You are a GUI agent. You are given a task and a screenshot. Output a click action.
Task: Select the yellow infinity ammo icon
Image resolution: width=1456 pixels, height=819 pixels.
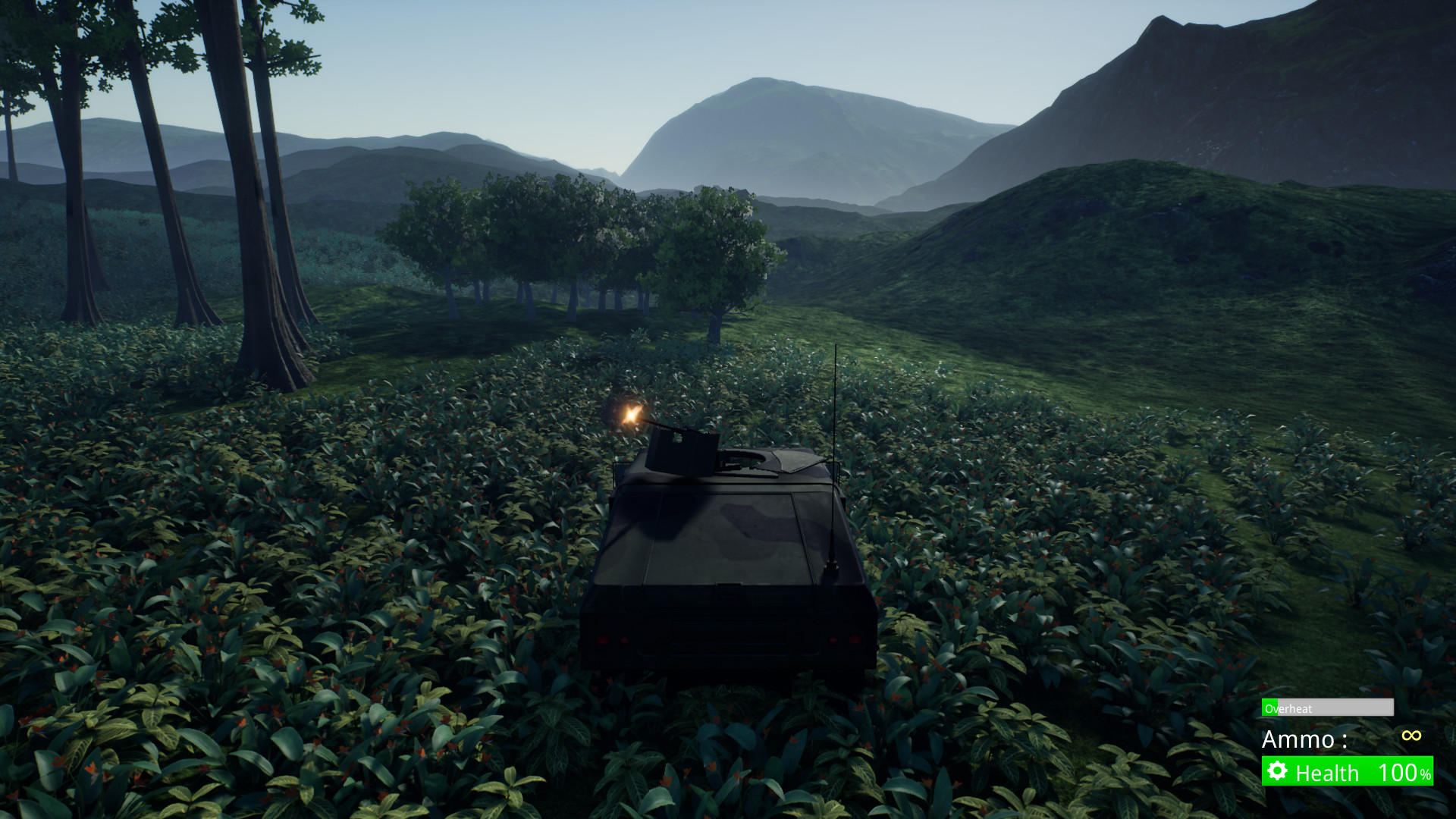(x=1411, y=736)
